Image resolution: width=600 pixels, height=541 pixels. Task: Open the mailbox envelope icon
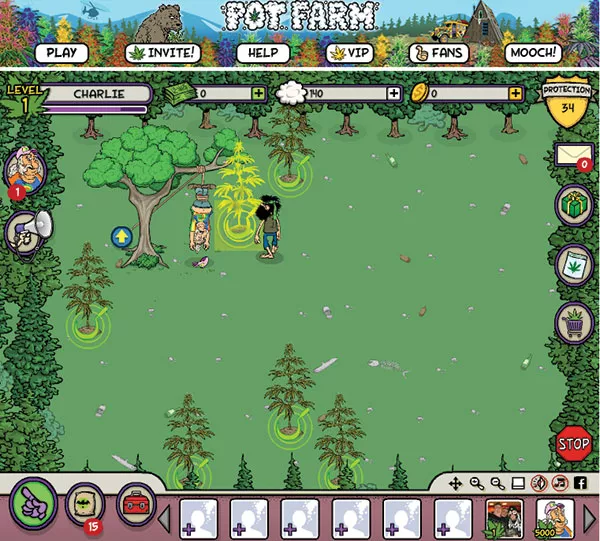pyautogui.click(x=573, y=154)
